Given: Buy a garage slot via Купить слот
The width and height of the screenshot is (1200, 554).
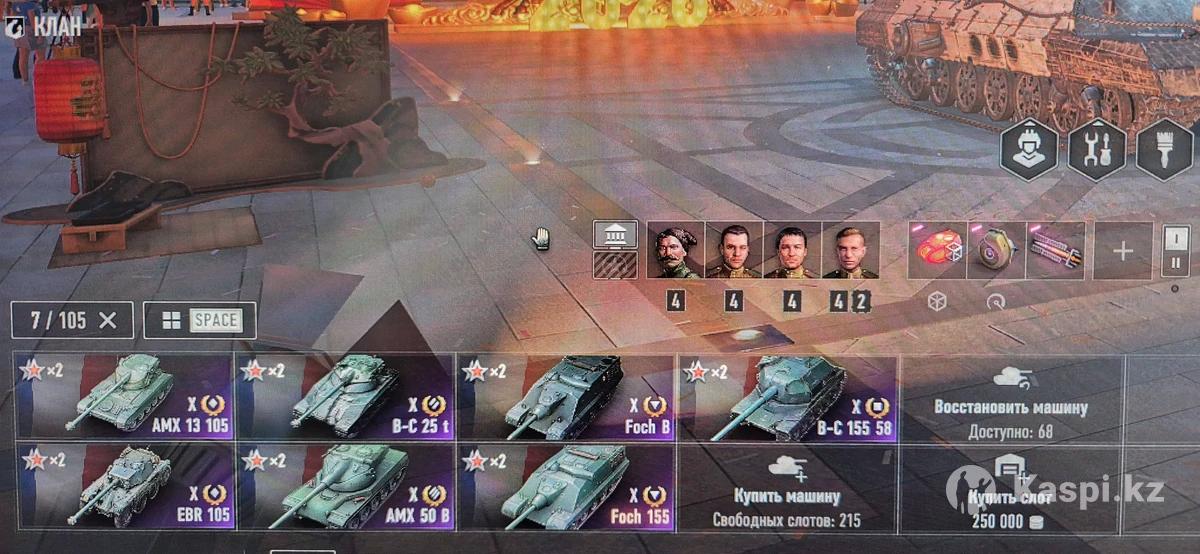Looking at the screenshot, I should [1010, 486].
